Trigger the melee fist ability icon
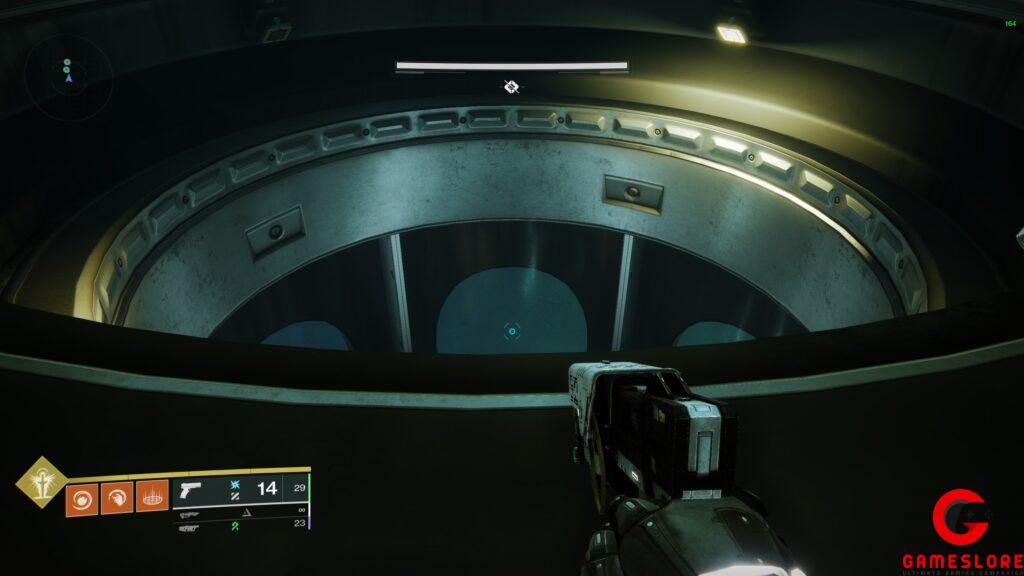 [x=117, y=497]
